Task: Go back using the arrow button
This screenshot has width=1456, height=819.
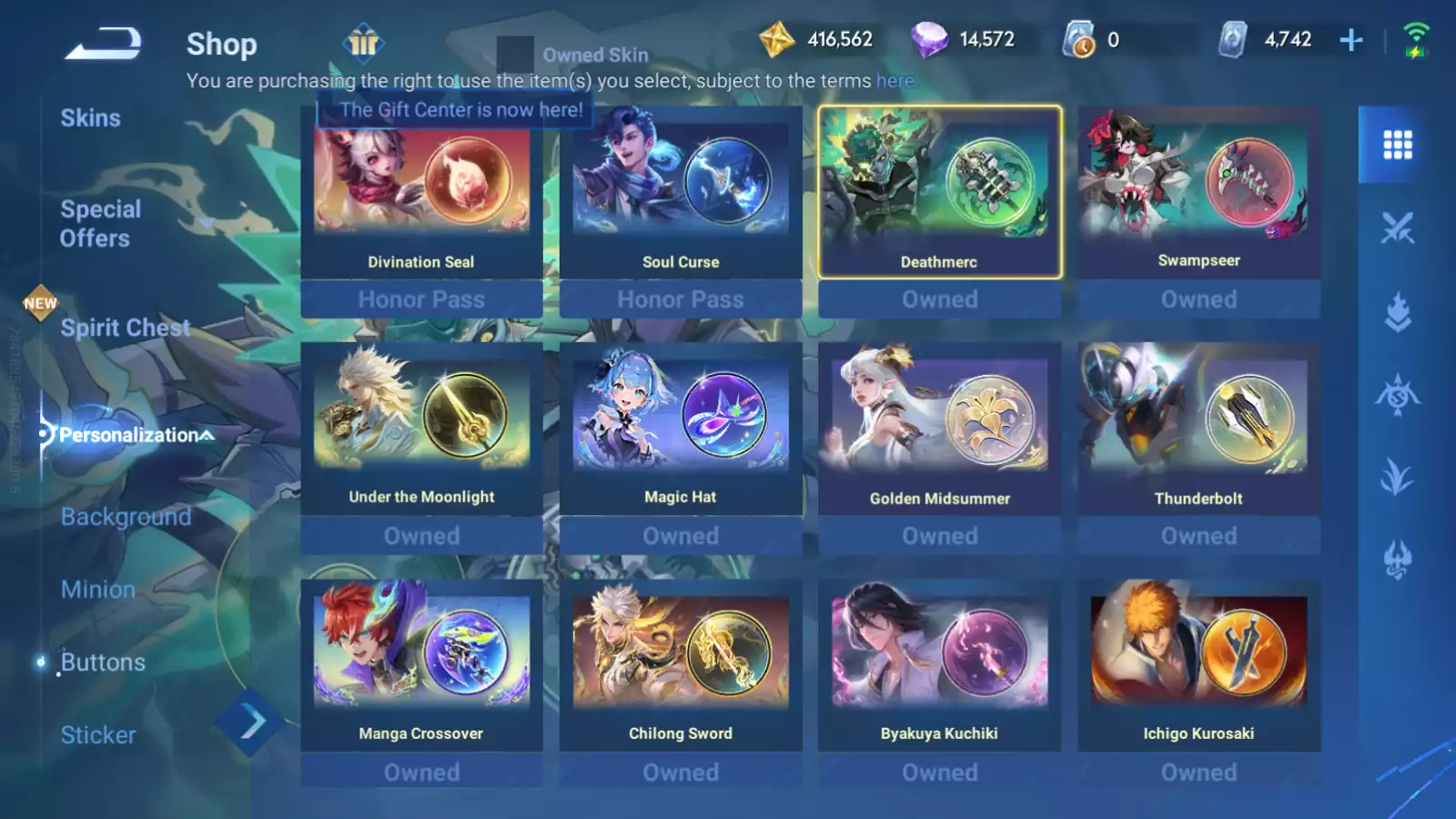Action: click(x=103, y=44)
